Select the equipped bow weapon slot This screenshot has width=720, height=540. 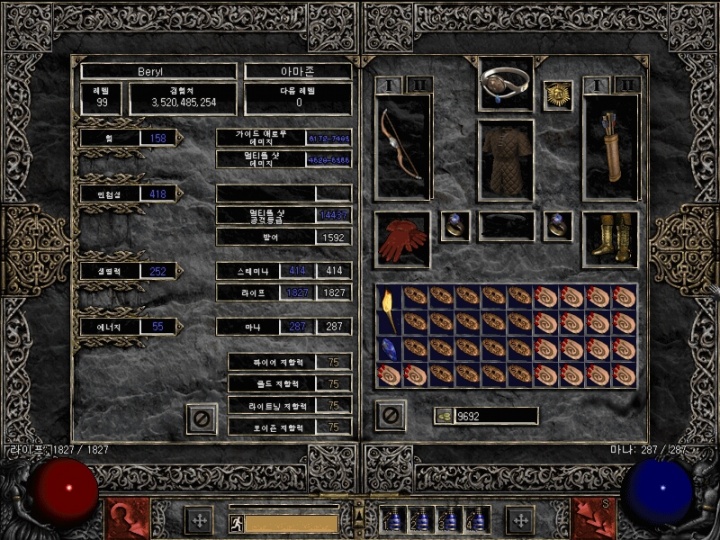pyautogui.click(x=403, y=146)
